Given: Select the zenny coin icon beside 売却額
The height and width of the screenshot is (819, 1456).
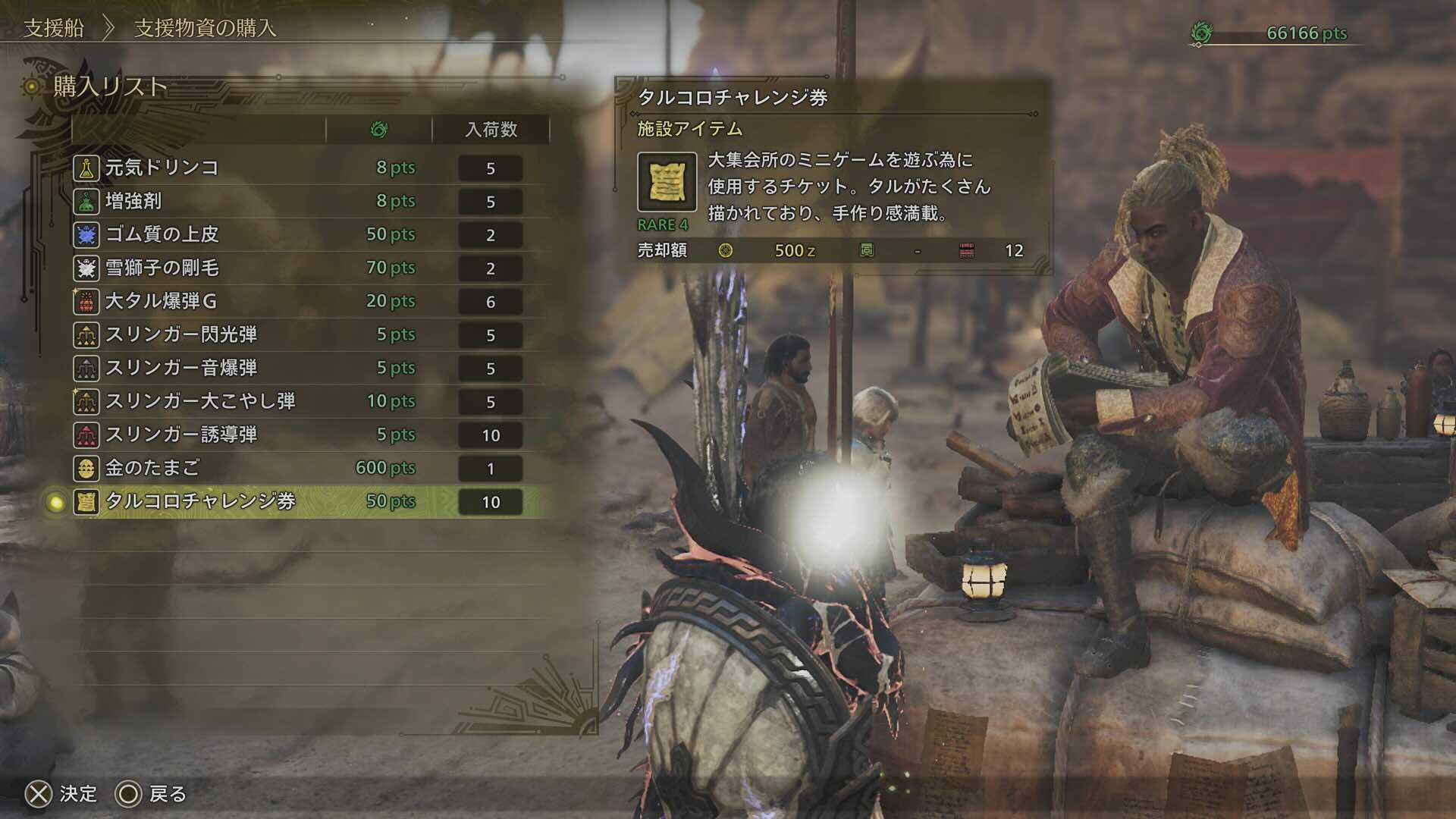Looking at the screenshot, I should (726, 250).
